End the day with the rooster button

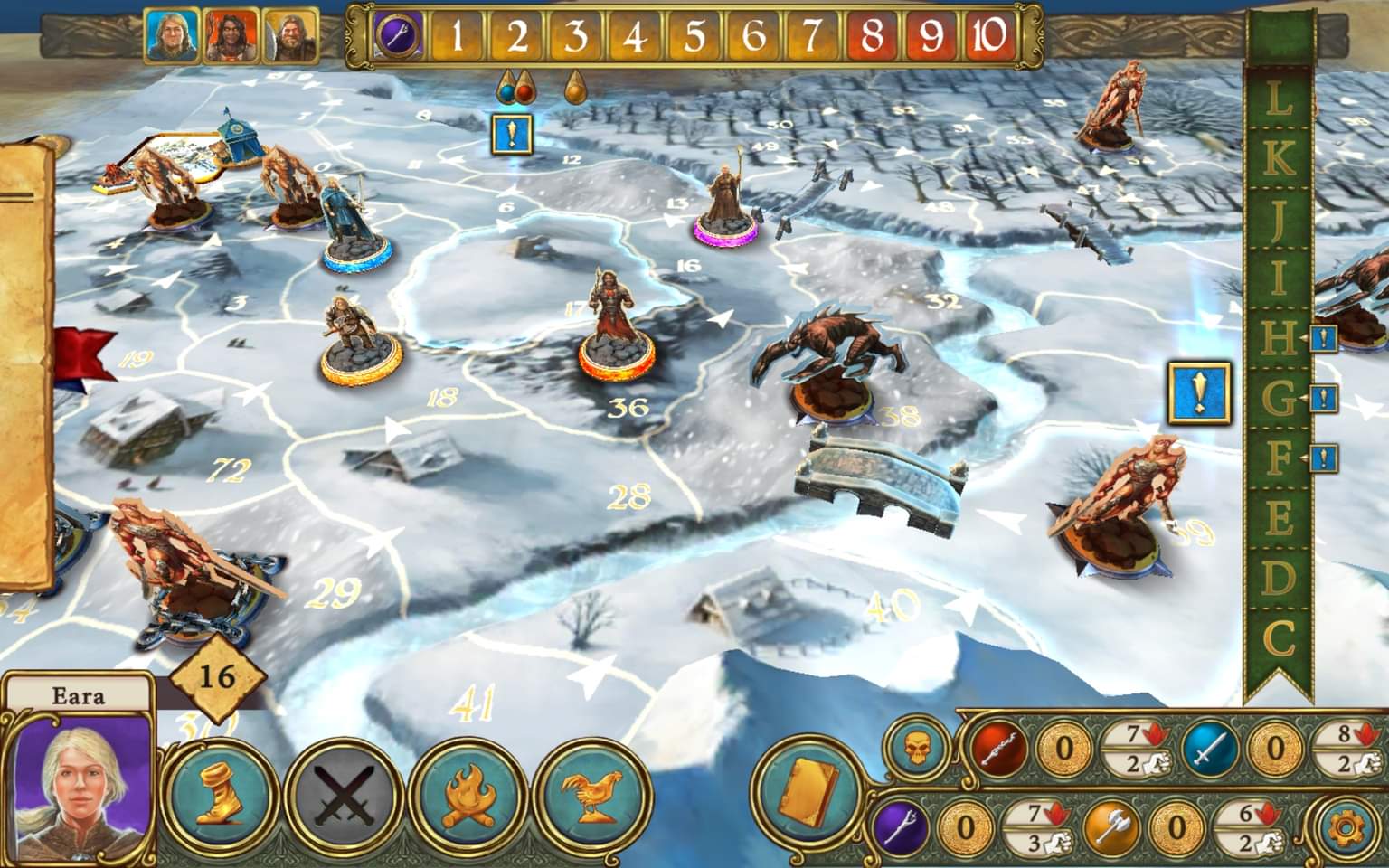(592, 797)
